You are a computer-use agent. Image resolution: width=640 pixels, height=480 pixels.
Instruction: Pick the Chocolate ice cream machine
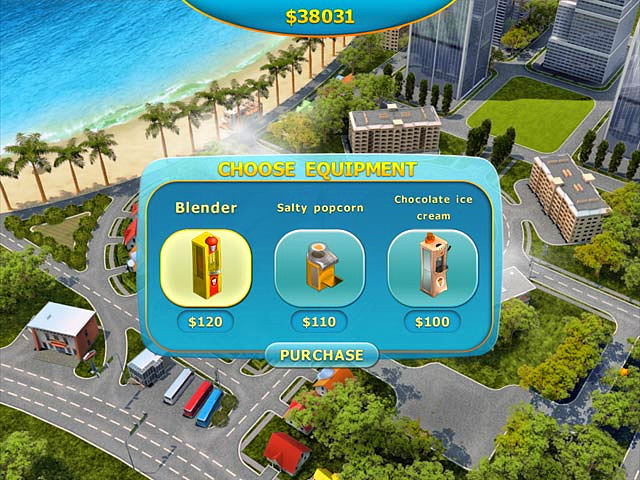click(x=432, y=268)
